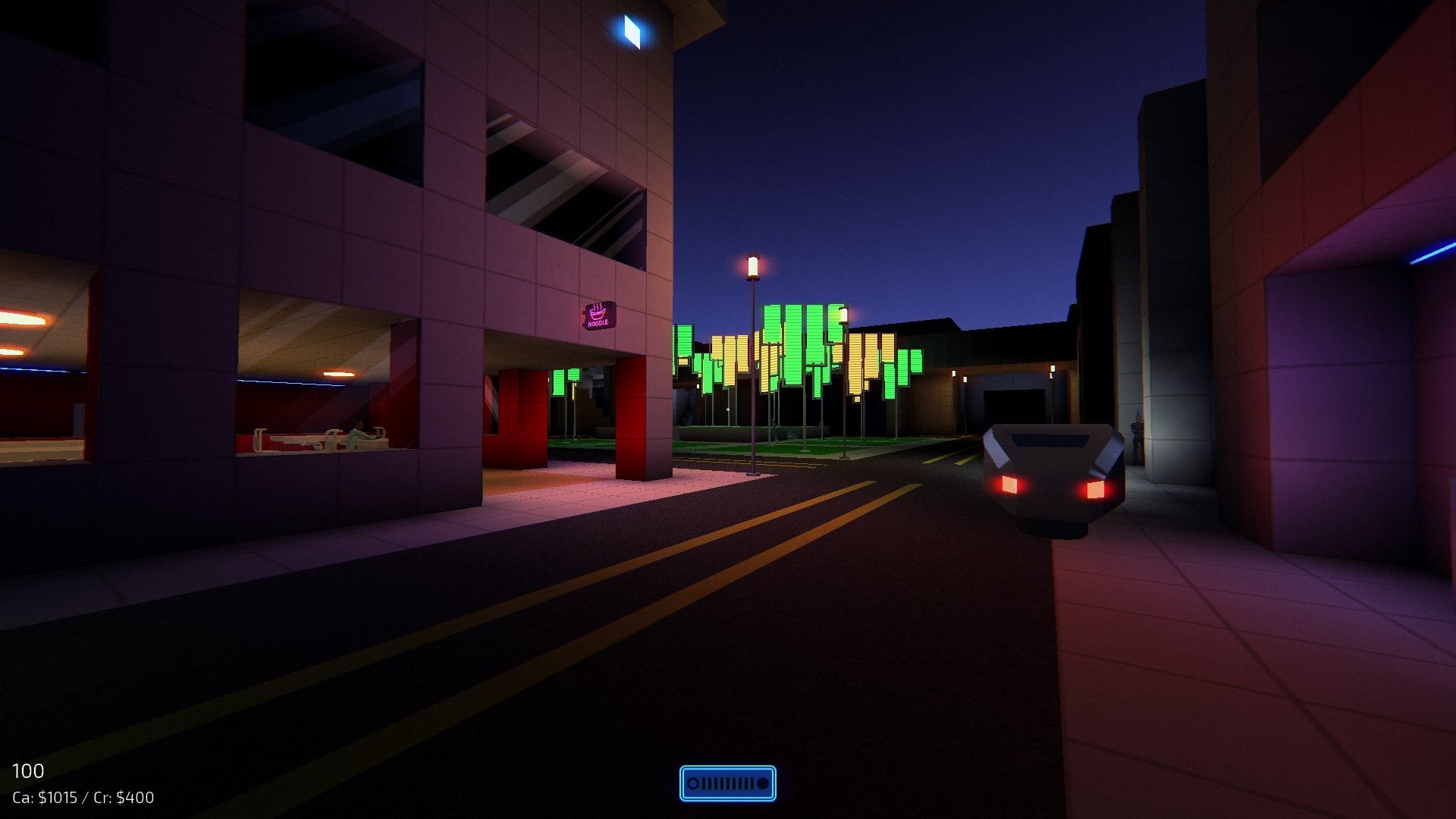Click the glowing blue grille item icon
The height and width of the screenshot is (819, 1456).
pos(728,784)
